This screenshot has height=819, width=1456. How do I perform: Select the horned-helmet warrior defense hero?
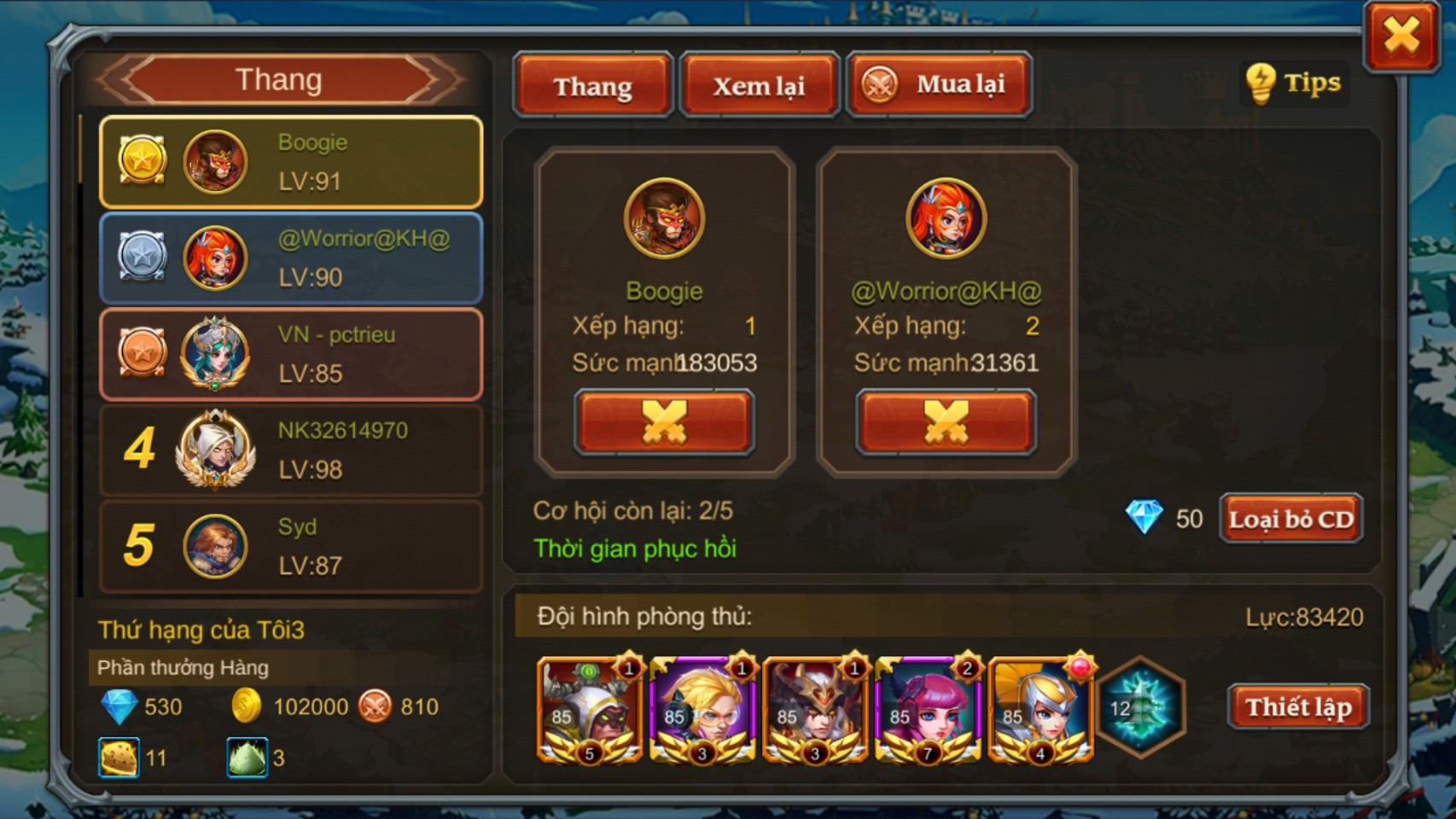[814, 710]
